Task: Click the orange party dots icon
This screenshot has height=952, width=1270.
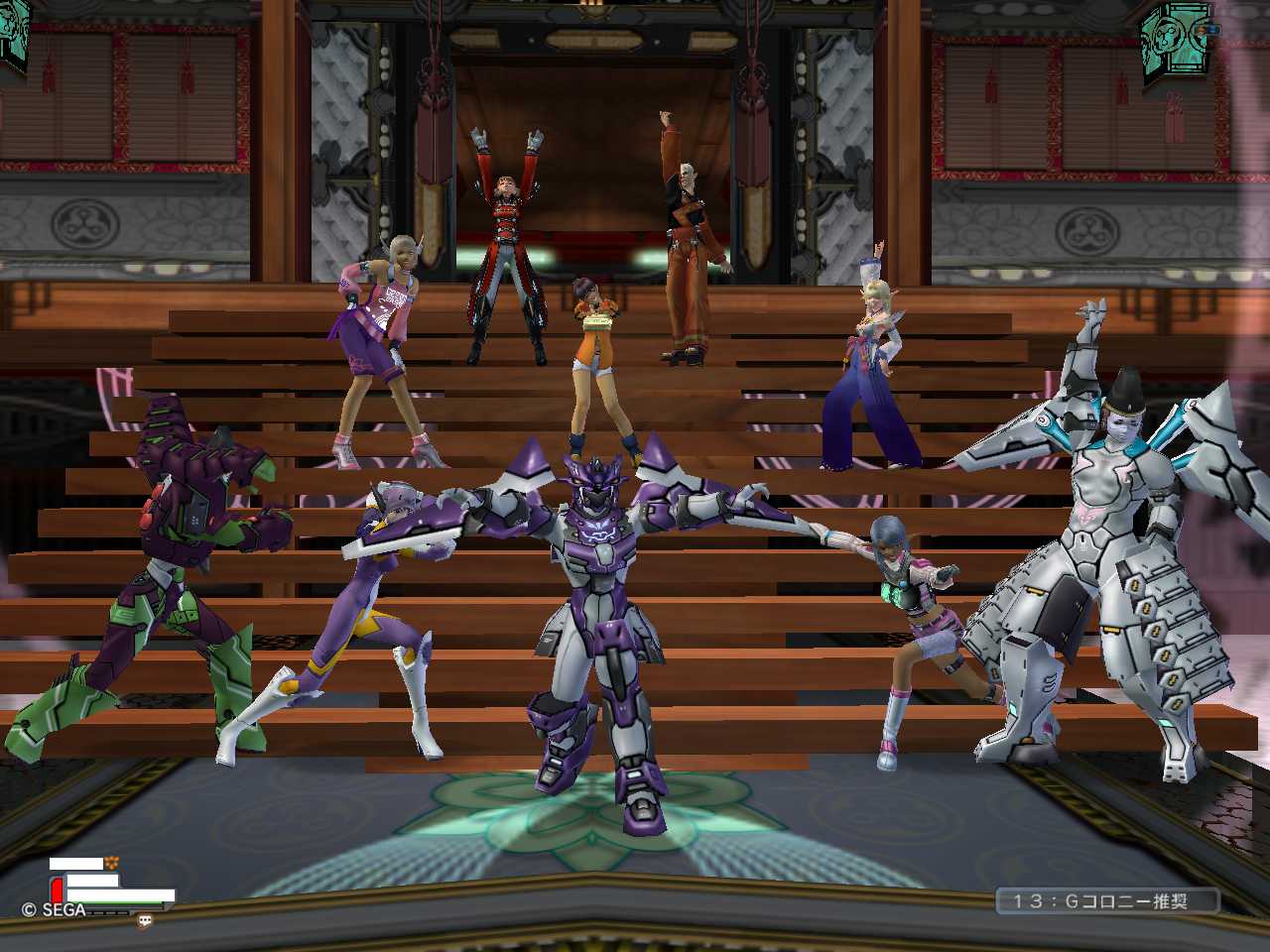Action: click(x=111, y=863)
